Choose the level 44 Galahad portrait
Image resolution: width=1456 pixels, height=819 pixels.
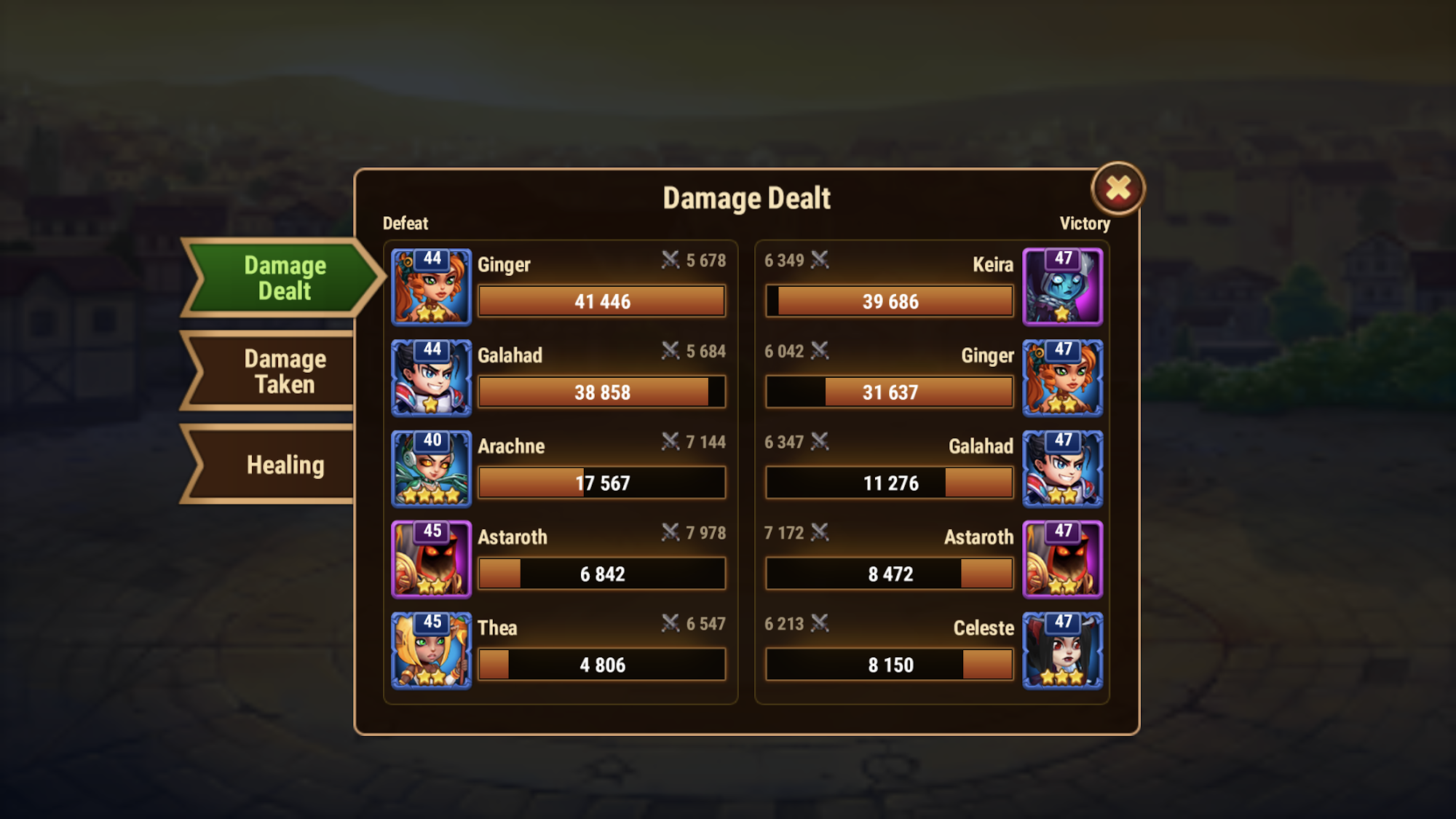[x=432, y=378]
